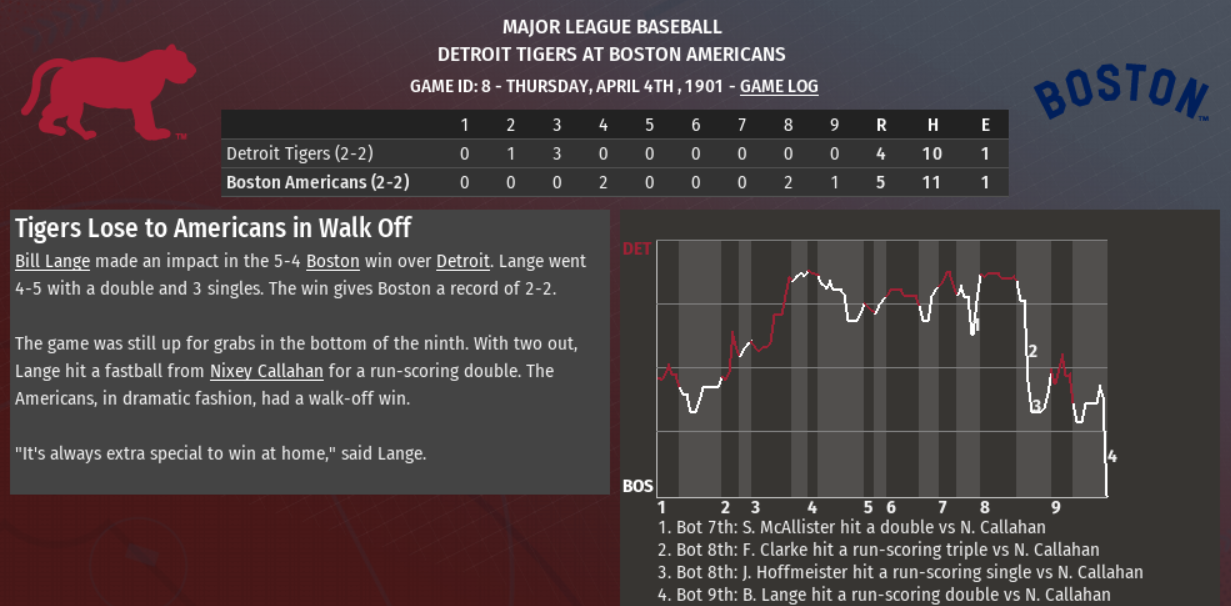Open Nixey Callahan's player link
Image resolution: width=1231 pixels, height=606 pixels.
[x=266, y=372]
